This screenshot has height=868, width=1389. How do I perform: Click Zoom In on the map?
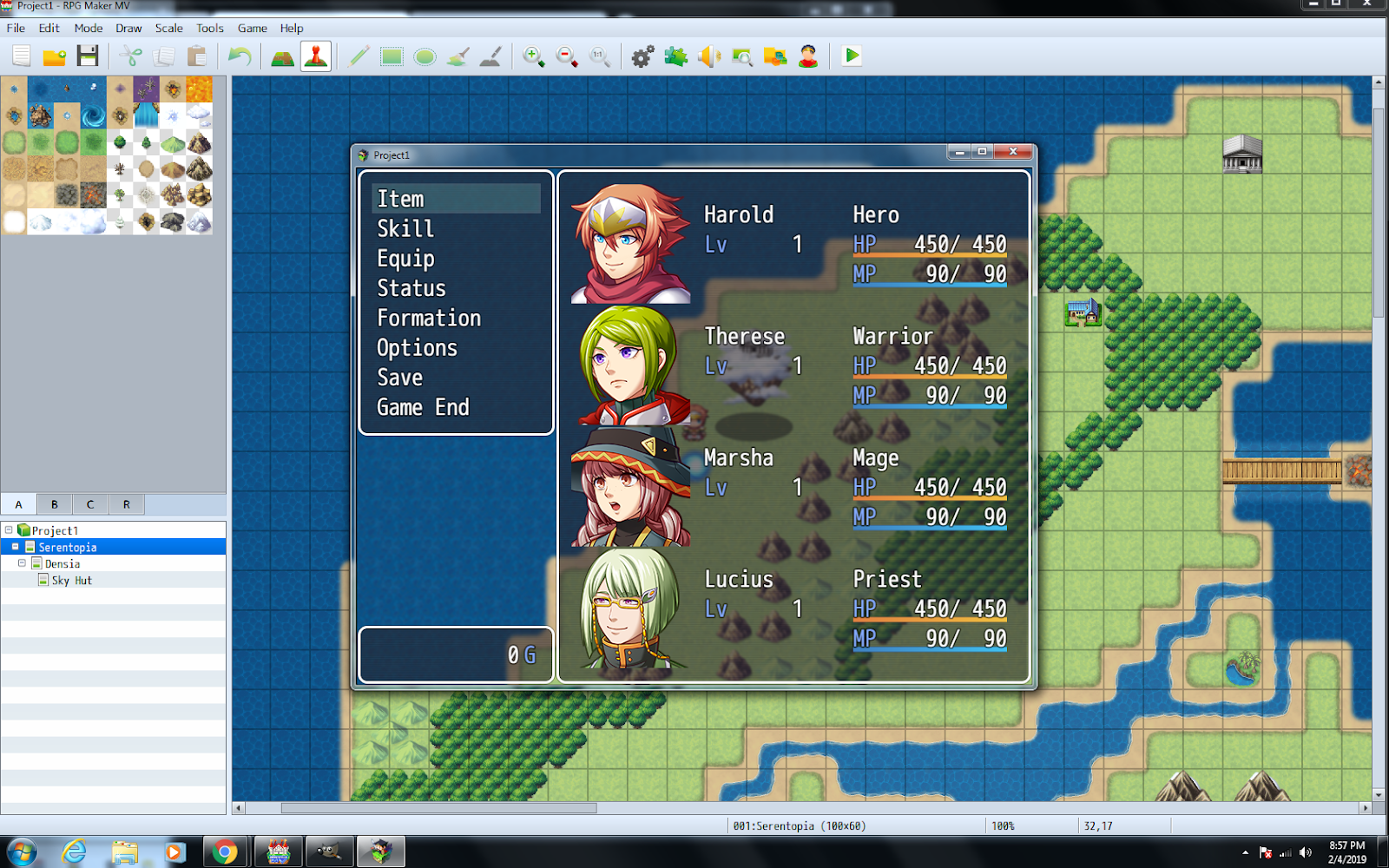click(532, 56)
